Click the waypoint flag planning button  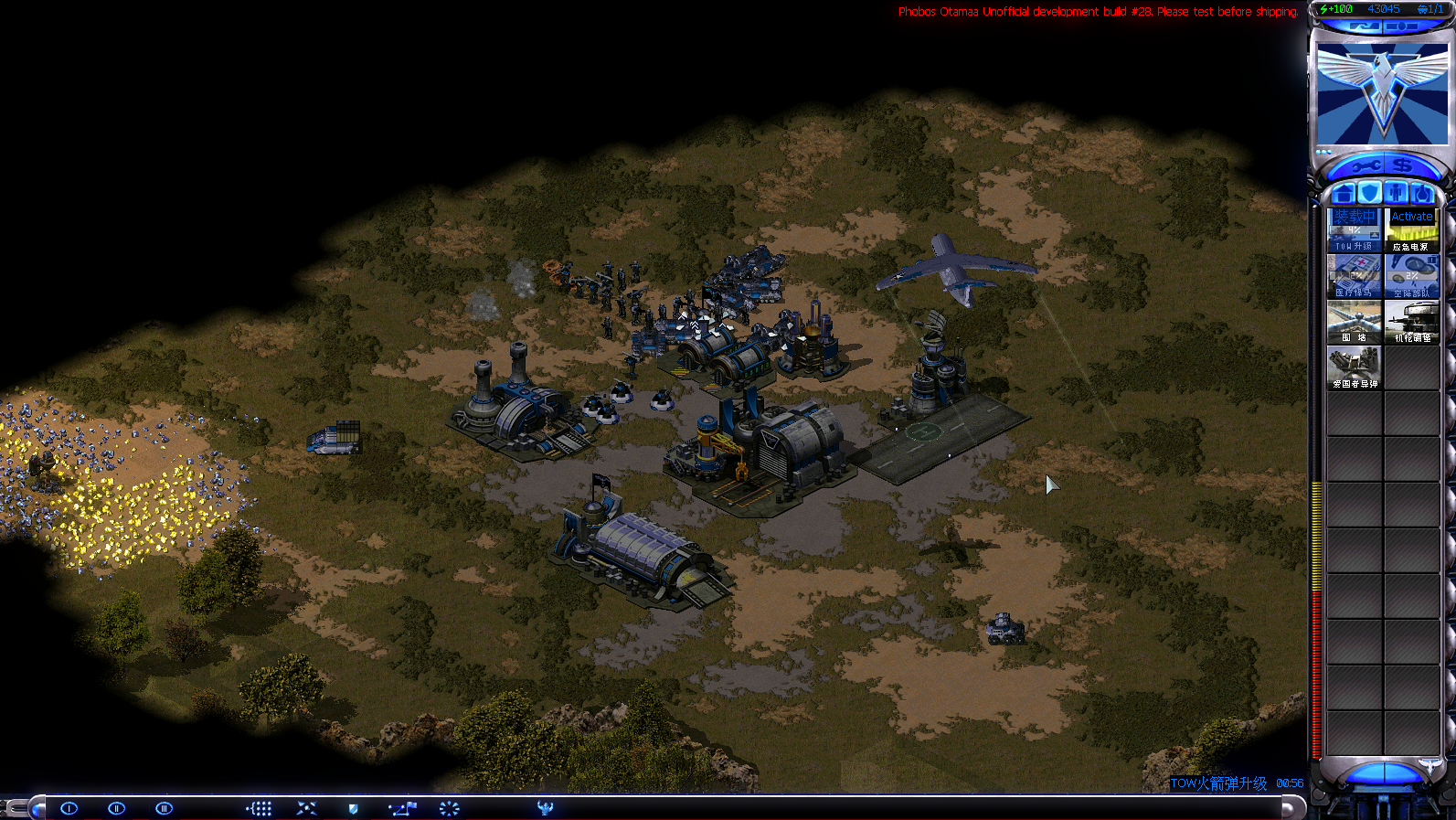pos(402,808)
